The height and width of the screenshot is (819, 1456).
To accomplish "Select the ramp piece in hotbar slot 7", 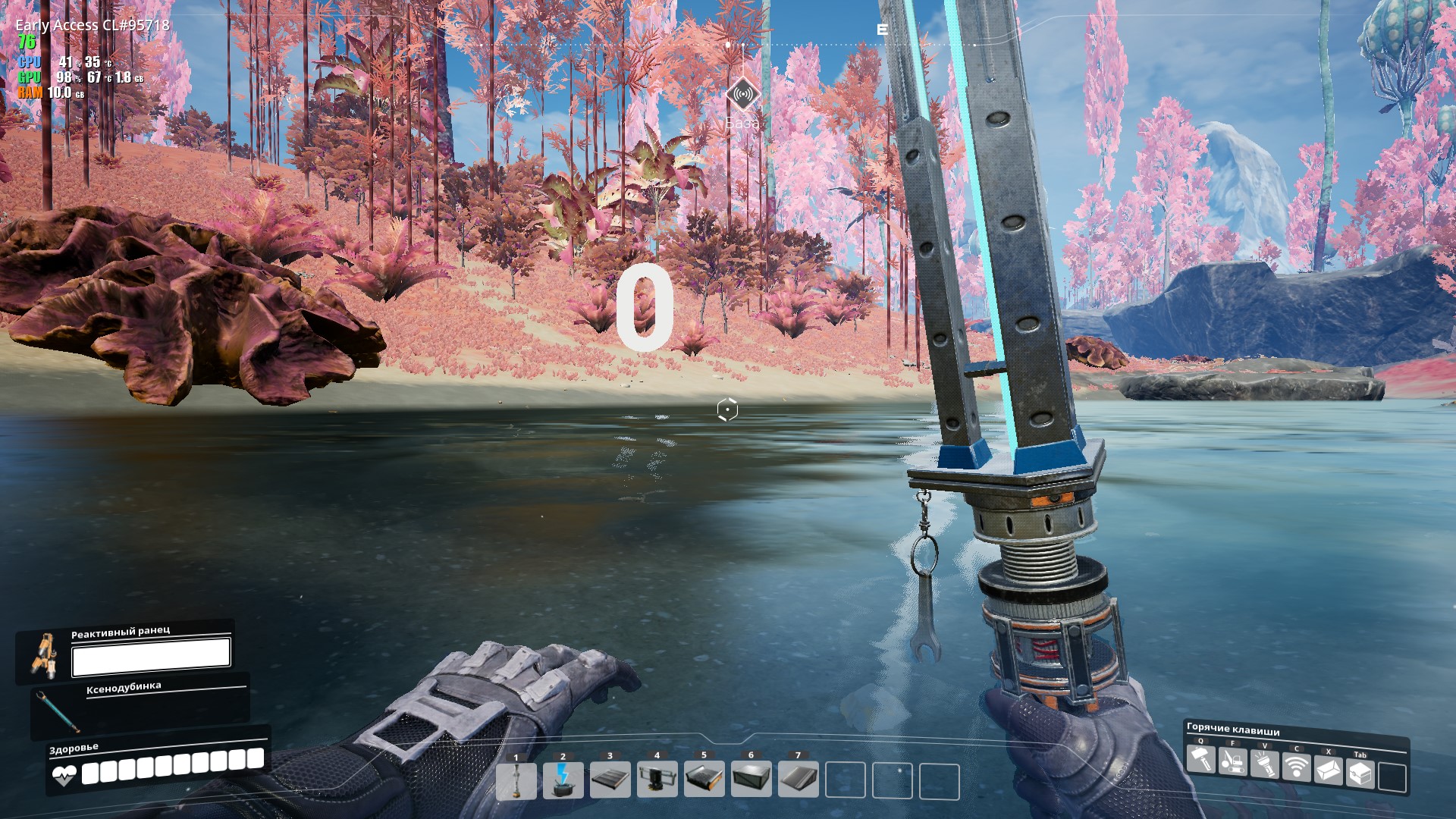I will (799, 781).
